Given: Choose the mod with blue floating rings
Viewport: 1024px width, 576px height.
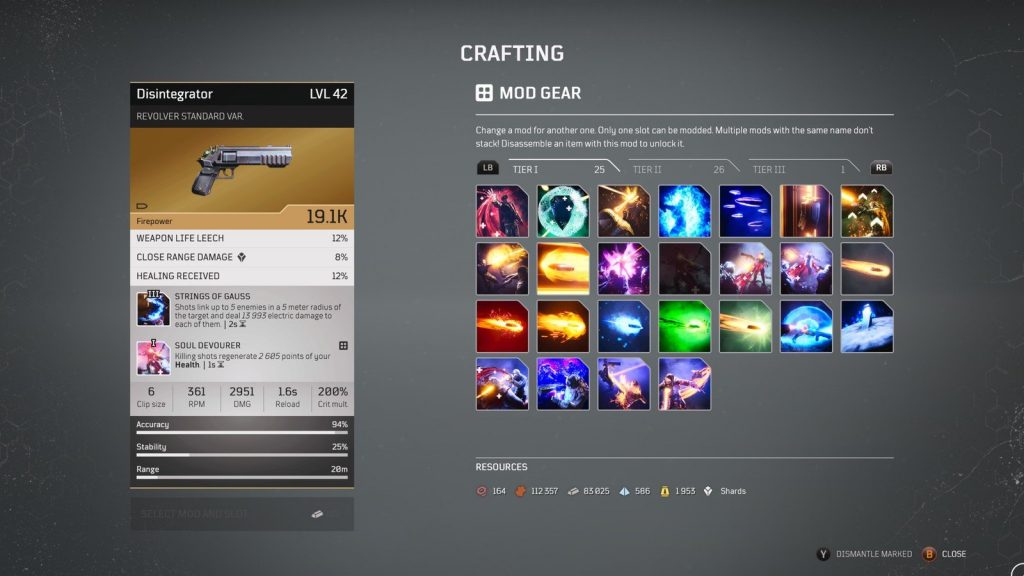Looking at the screenshot, I should 745,211.
